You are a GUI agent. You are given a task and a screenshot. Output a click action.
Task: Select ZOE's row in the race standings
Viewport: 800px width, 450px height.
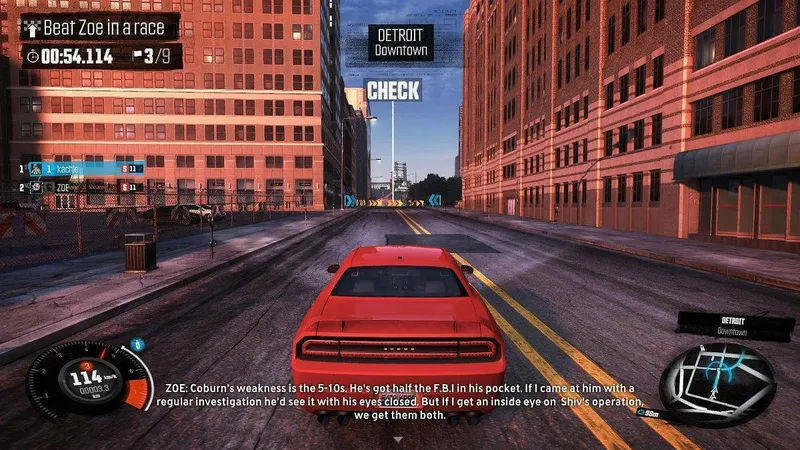click(x=86, y=187)
